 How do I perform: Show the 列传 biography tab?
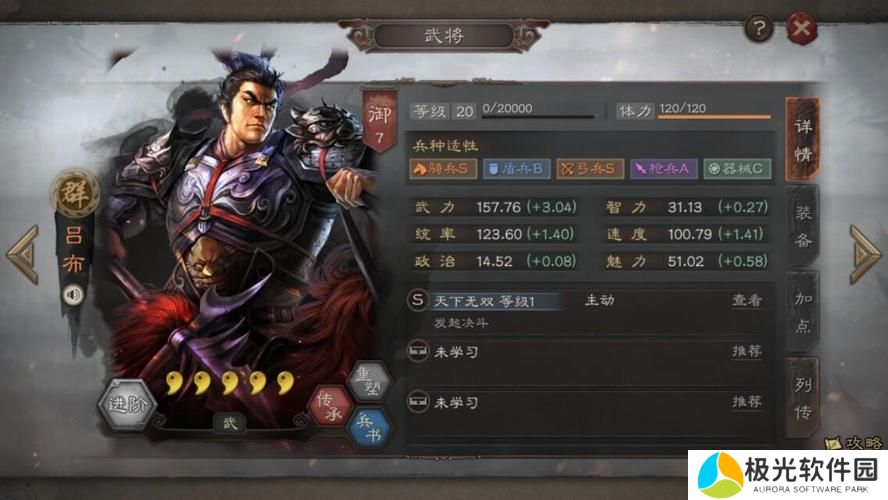tap(803, 398)
